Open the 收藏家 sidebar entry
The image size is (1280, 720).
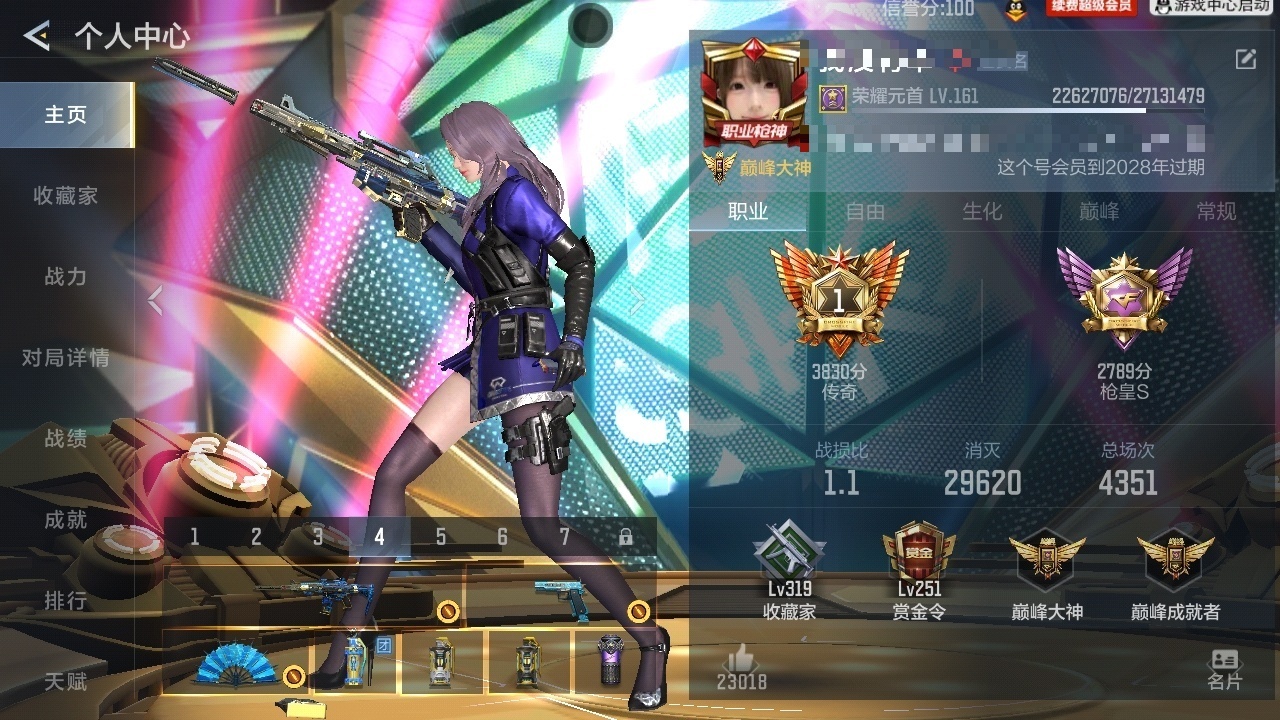click(x=66, y=196)
